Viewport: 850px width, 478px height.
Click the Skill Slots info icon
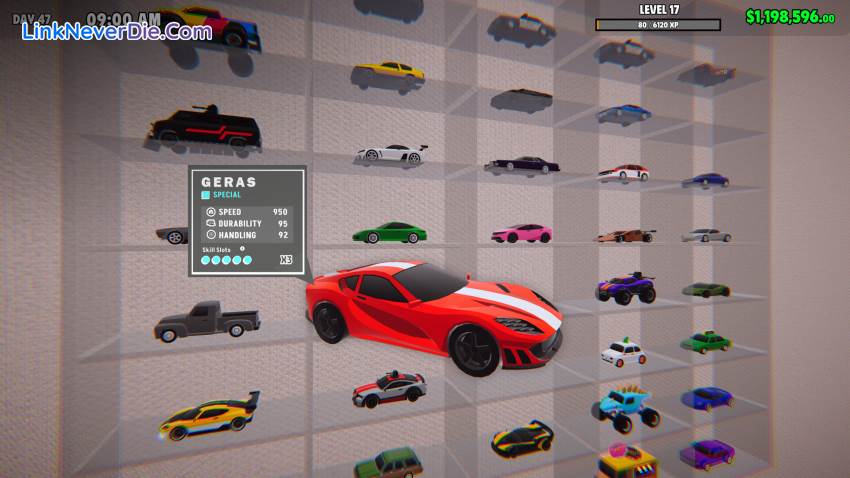[242, 249]
